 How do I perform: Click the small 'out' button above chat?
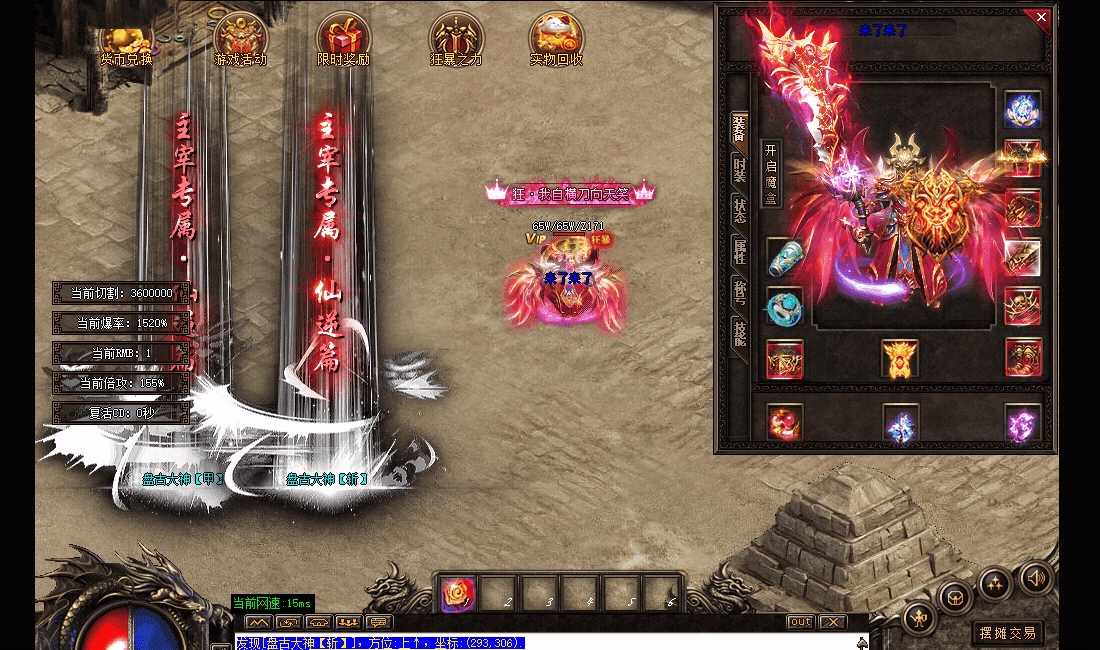(x=800, y=622)
